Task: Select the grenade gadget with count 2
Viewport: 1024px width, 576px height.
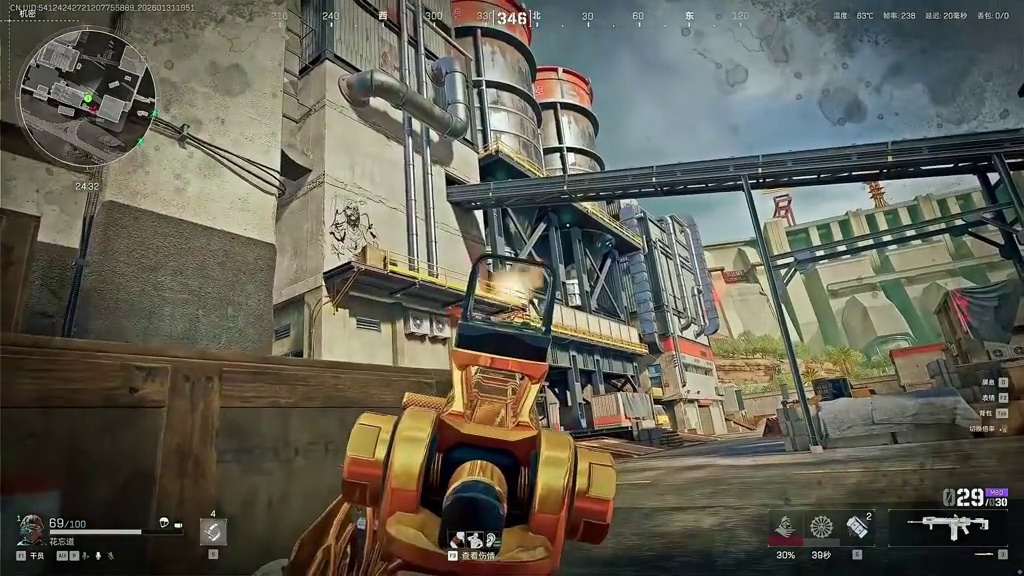Action: pos(857,528)
